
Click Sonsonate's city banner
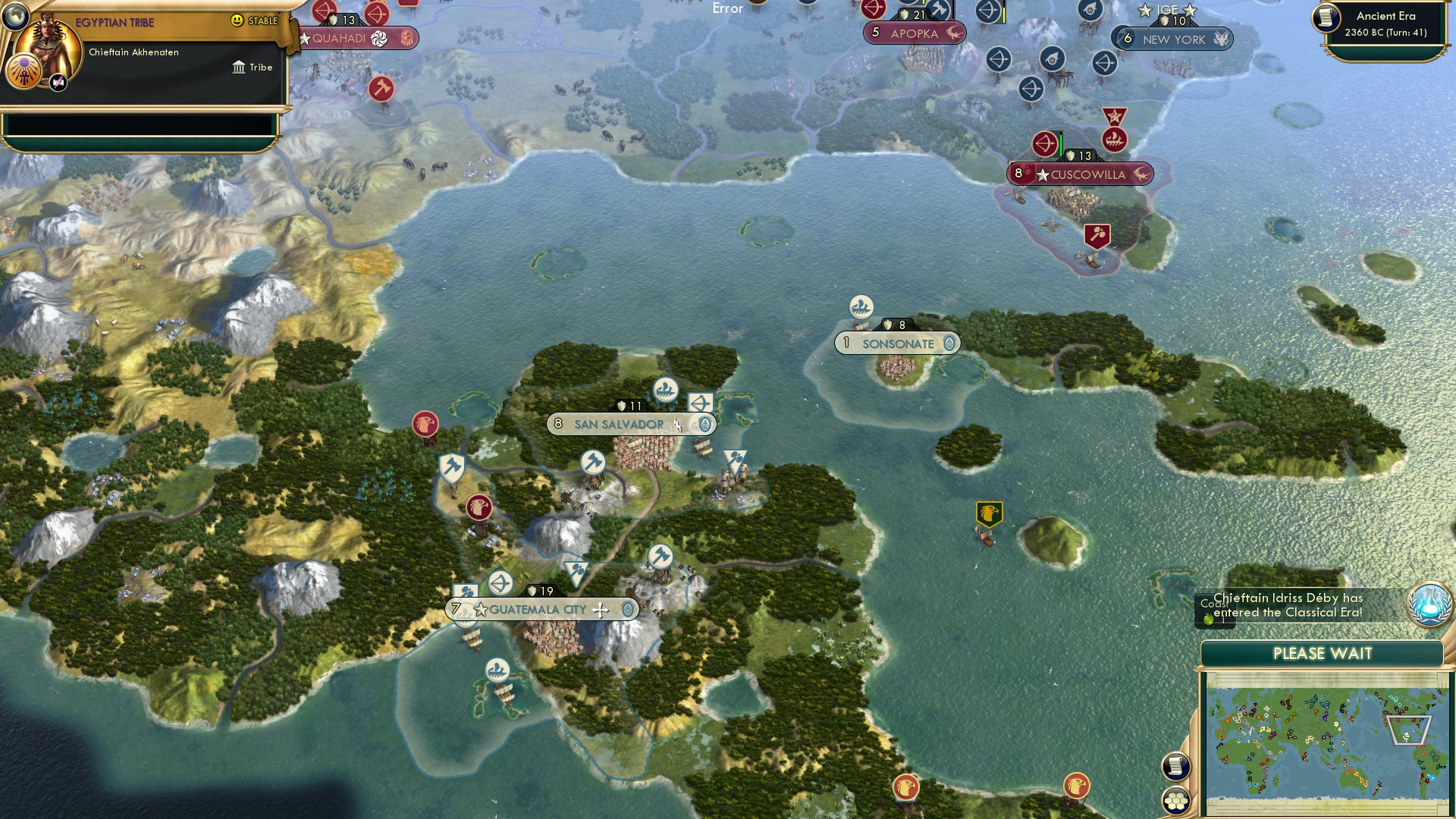coord(899,343)
